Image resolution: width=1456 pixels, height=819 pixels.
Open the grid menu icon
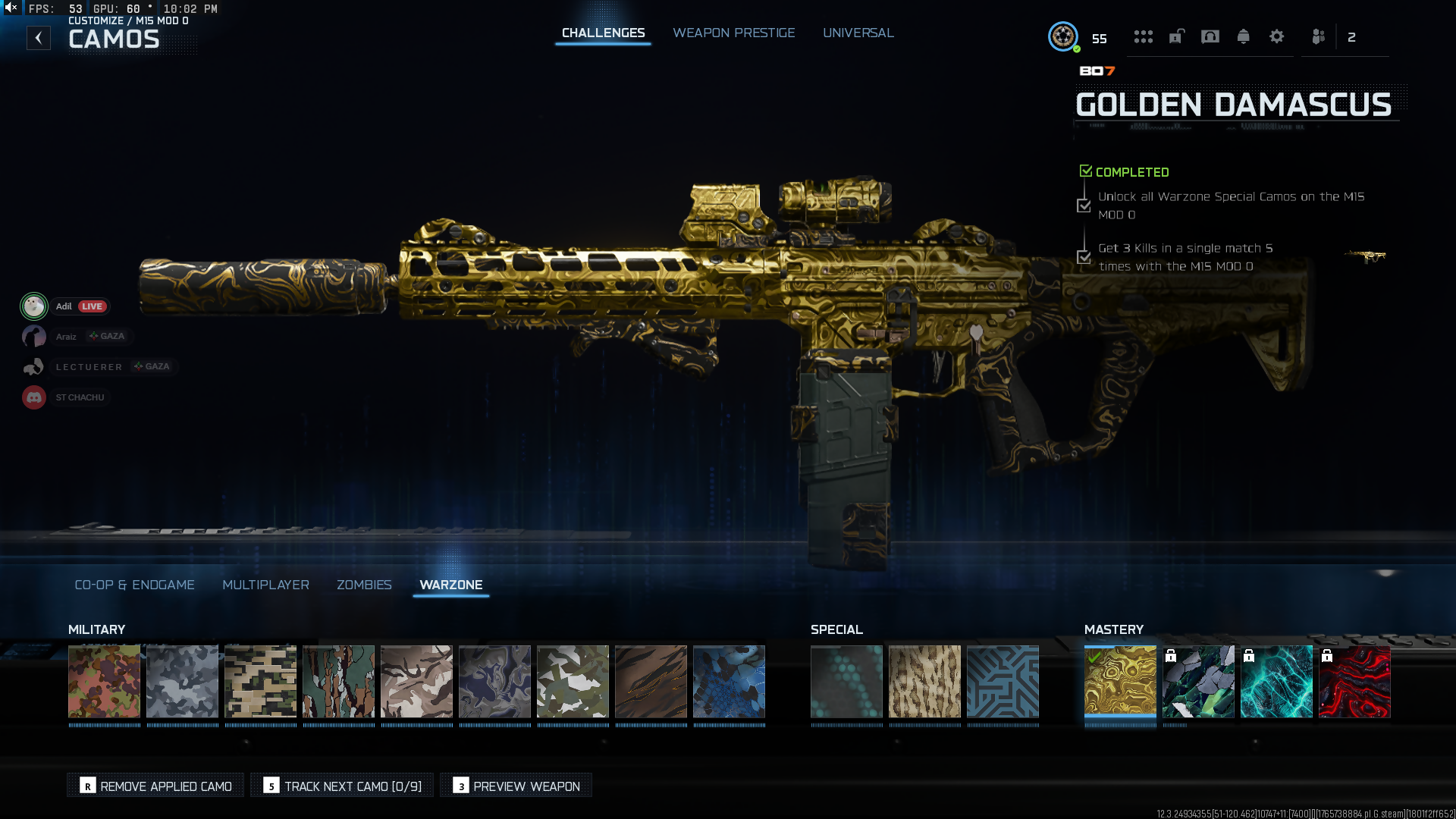pyautogui.click(x=1143, y=36)
